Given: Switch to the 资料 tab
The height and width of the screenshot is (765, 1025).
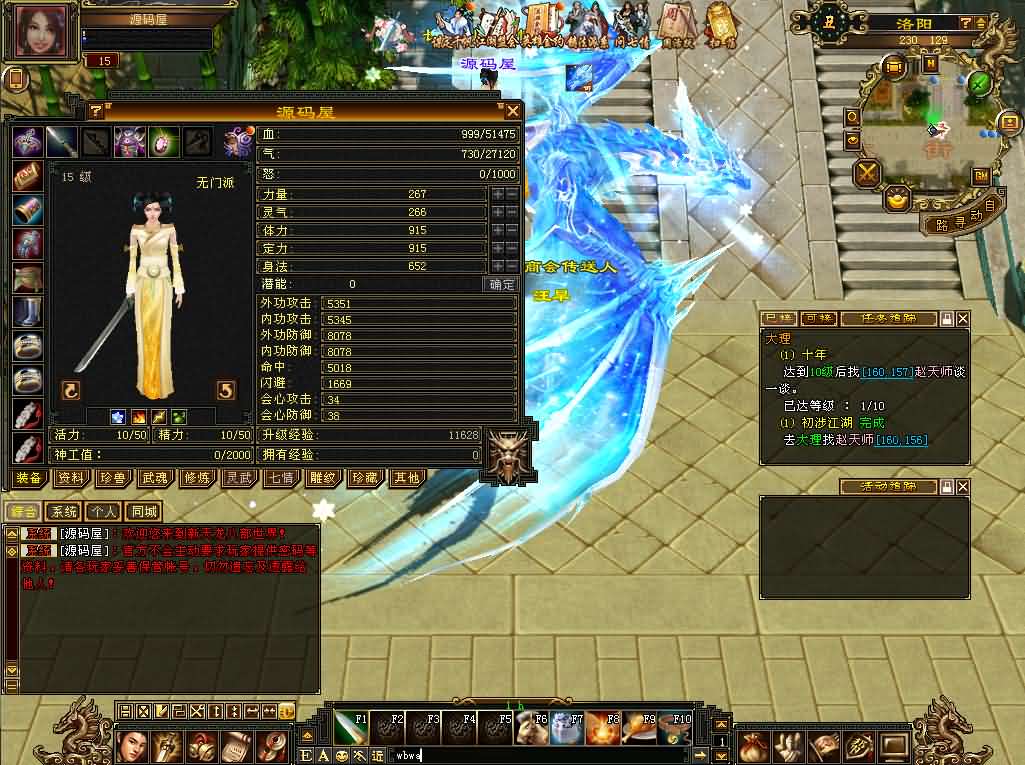Looking at the screenshot, I should pyautogui.click(x=70, y=478).
